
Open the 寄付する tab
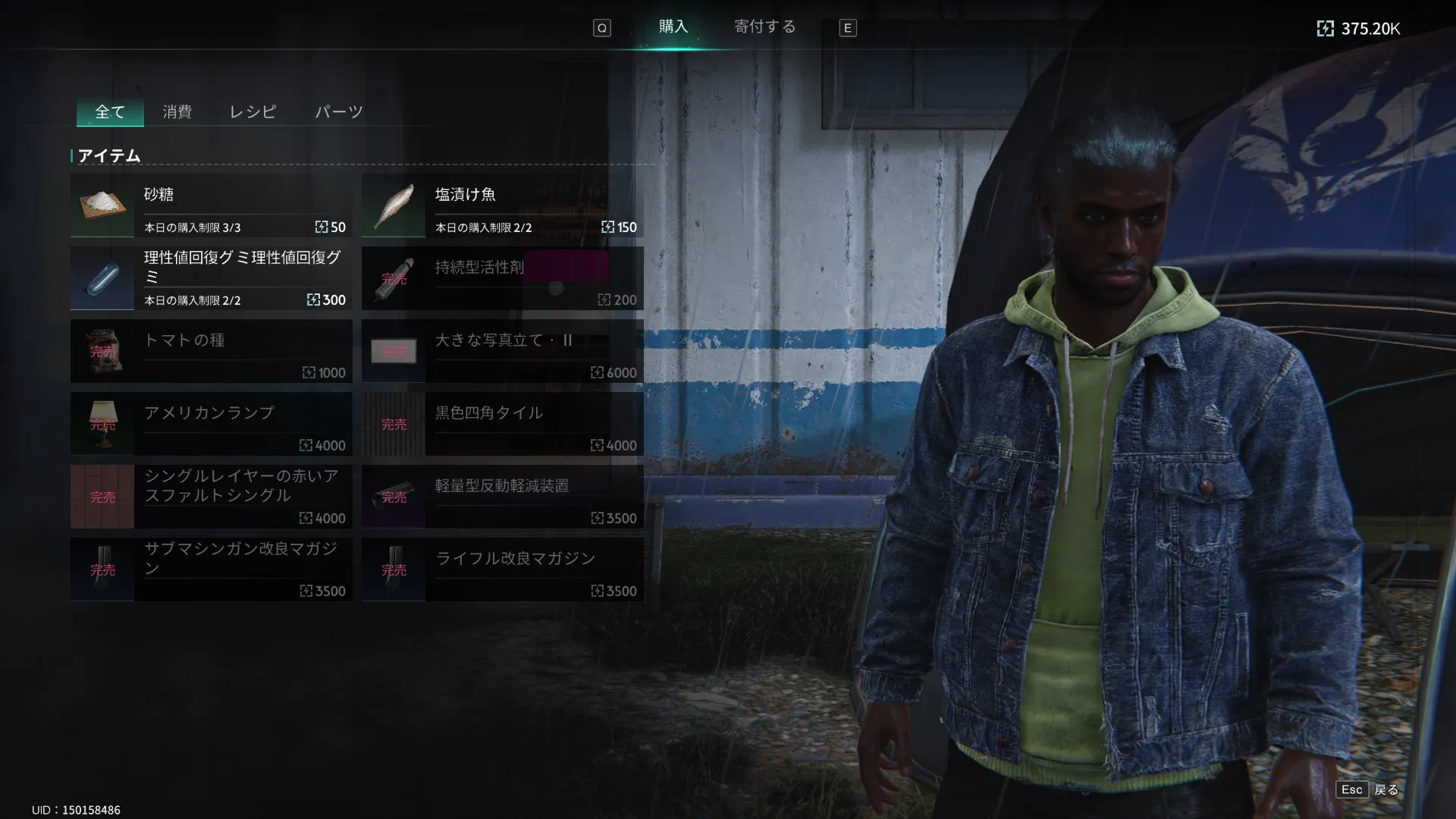tap(764, 27)
